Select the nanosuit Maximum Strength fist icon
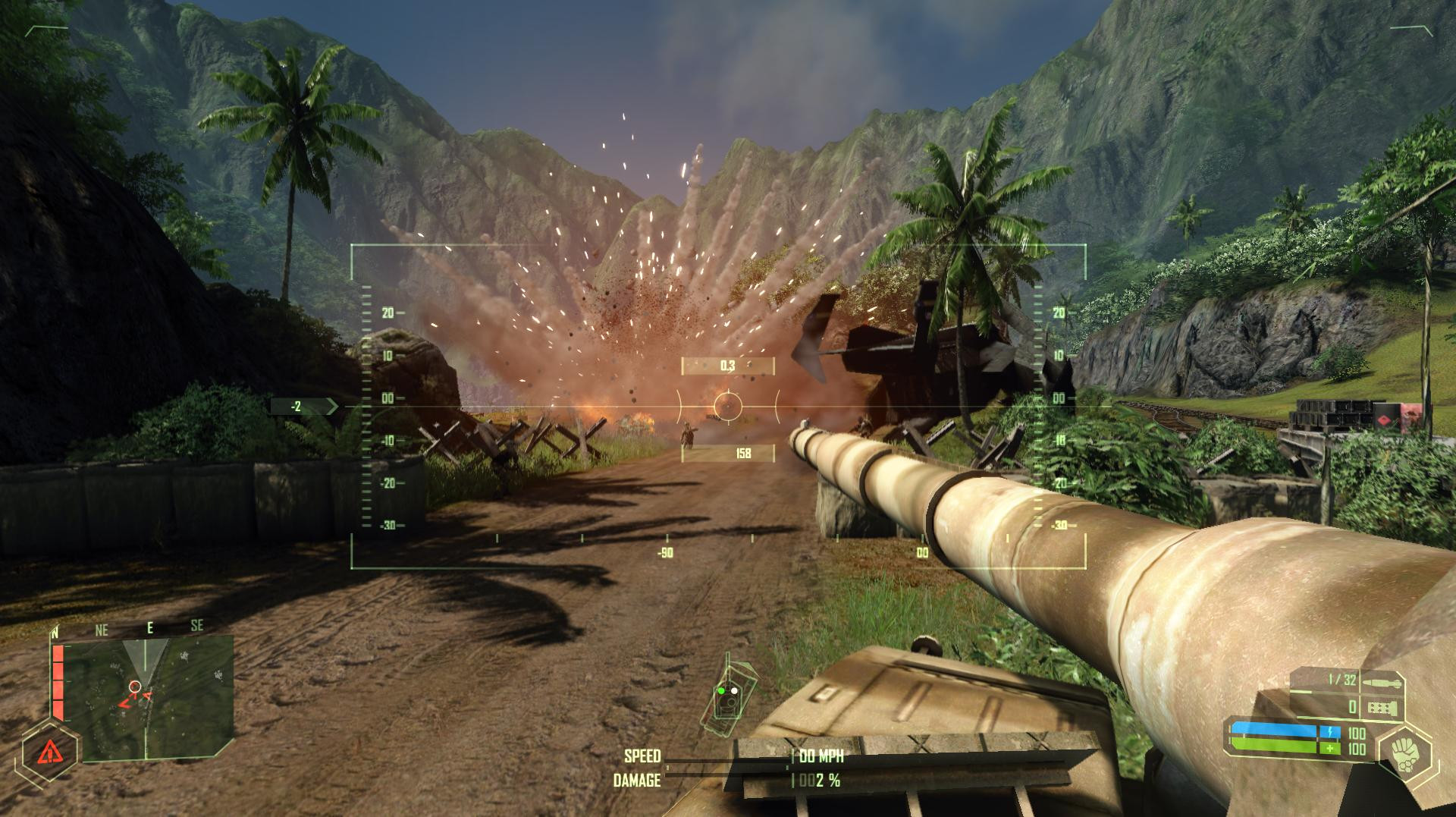The image size is (1456, 817). pyautogui.click(x=1409, y=754)
